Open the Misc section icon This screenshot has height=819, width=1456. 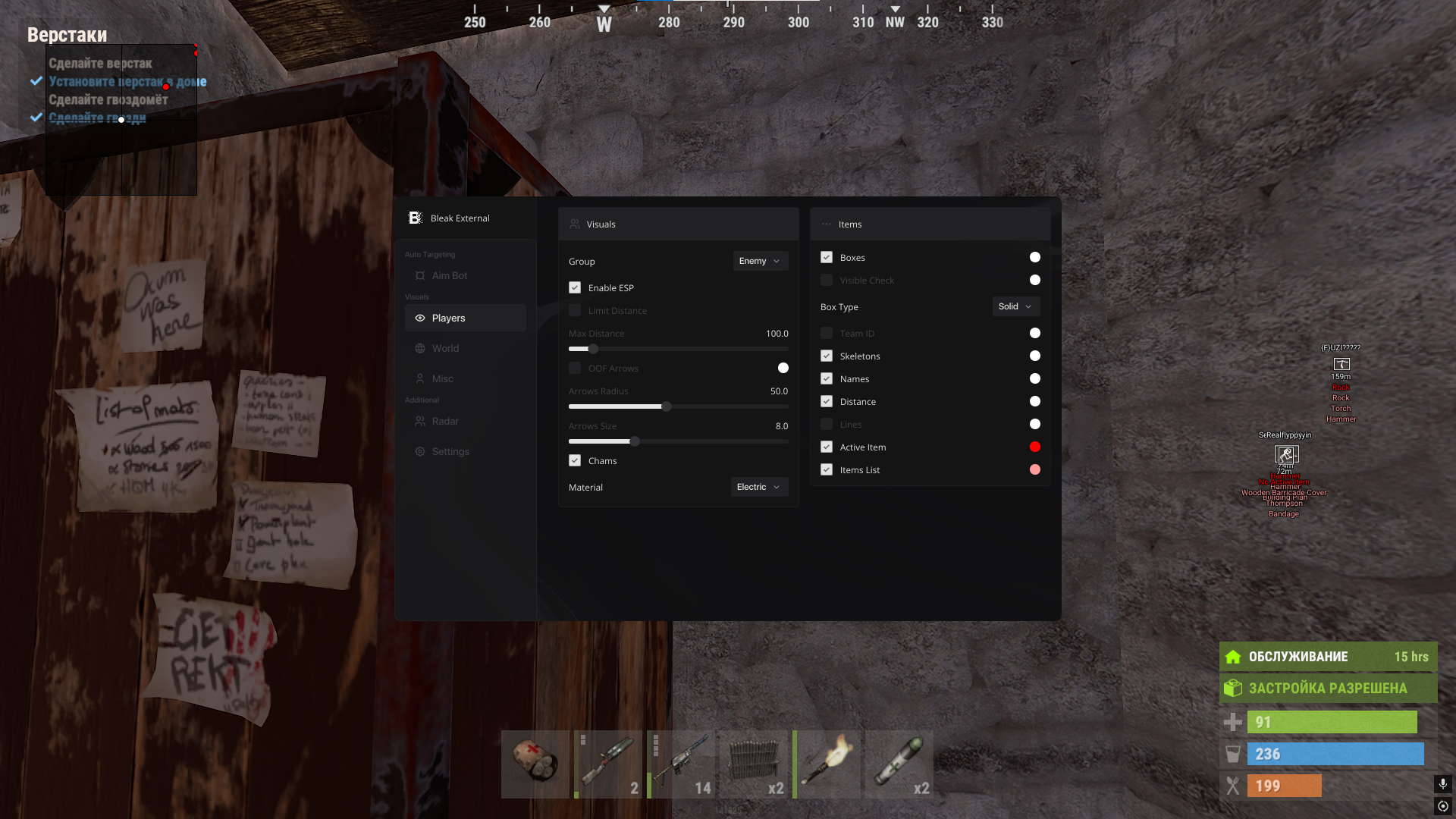click(x=421, y=378)
